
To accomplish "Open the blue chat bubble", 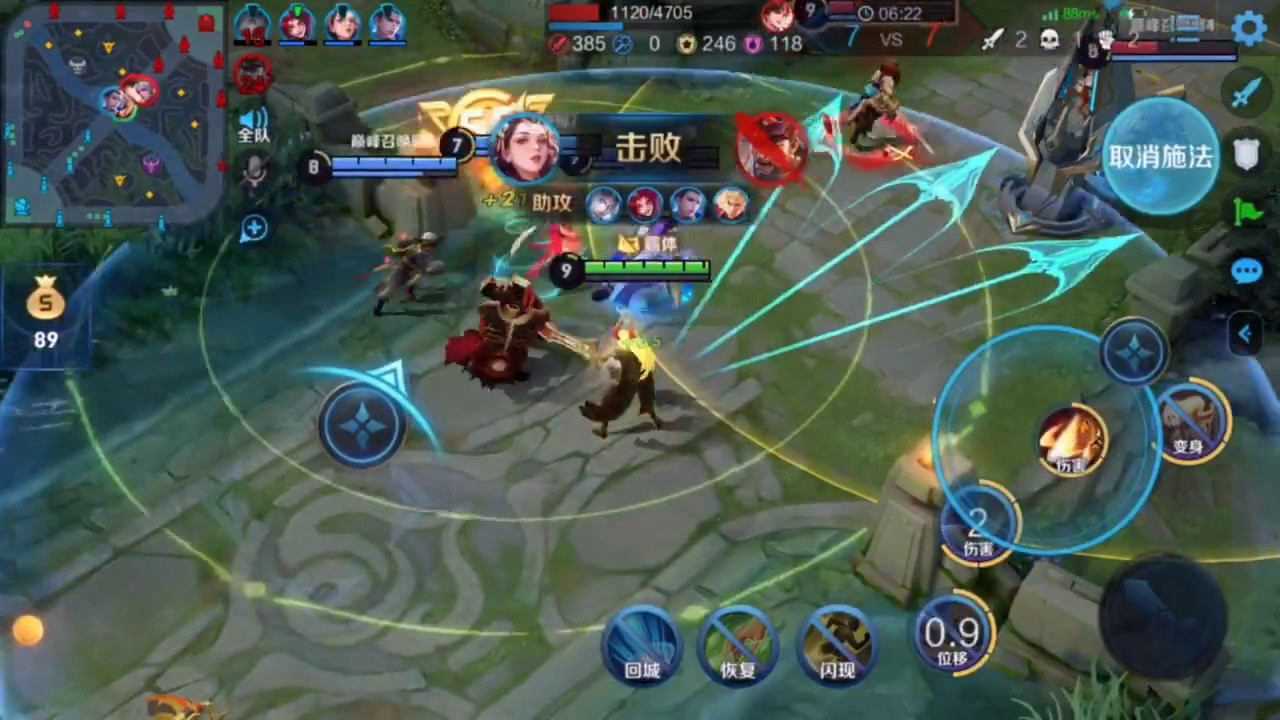I will (1246, 272).
